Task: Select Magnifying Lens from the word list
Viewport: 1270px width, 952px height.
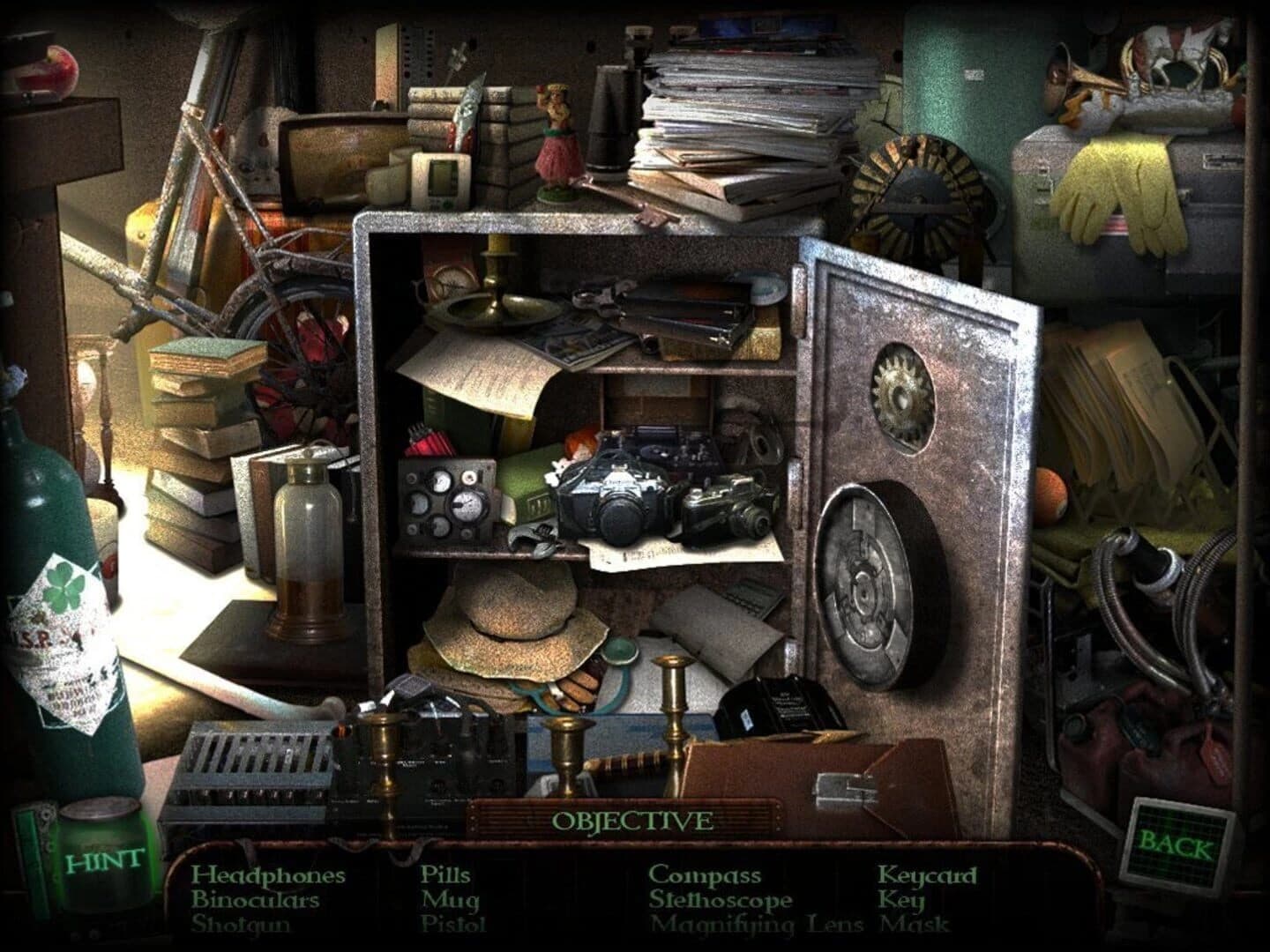Action: (757, 926)
